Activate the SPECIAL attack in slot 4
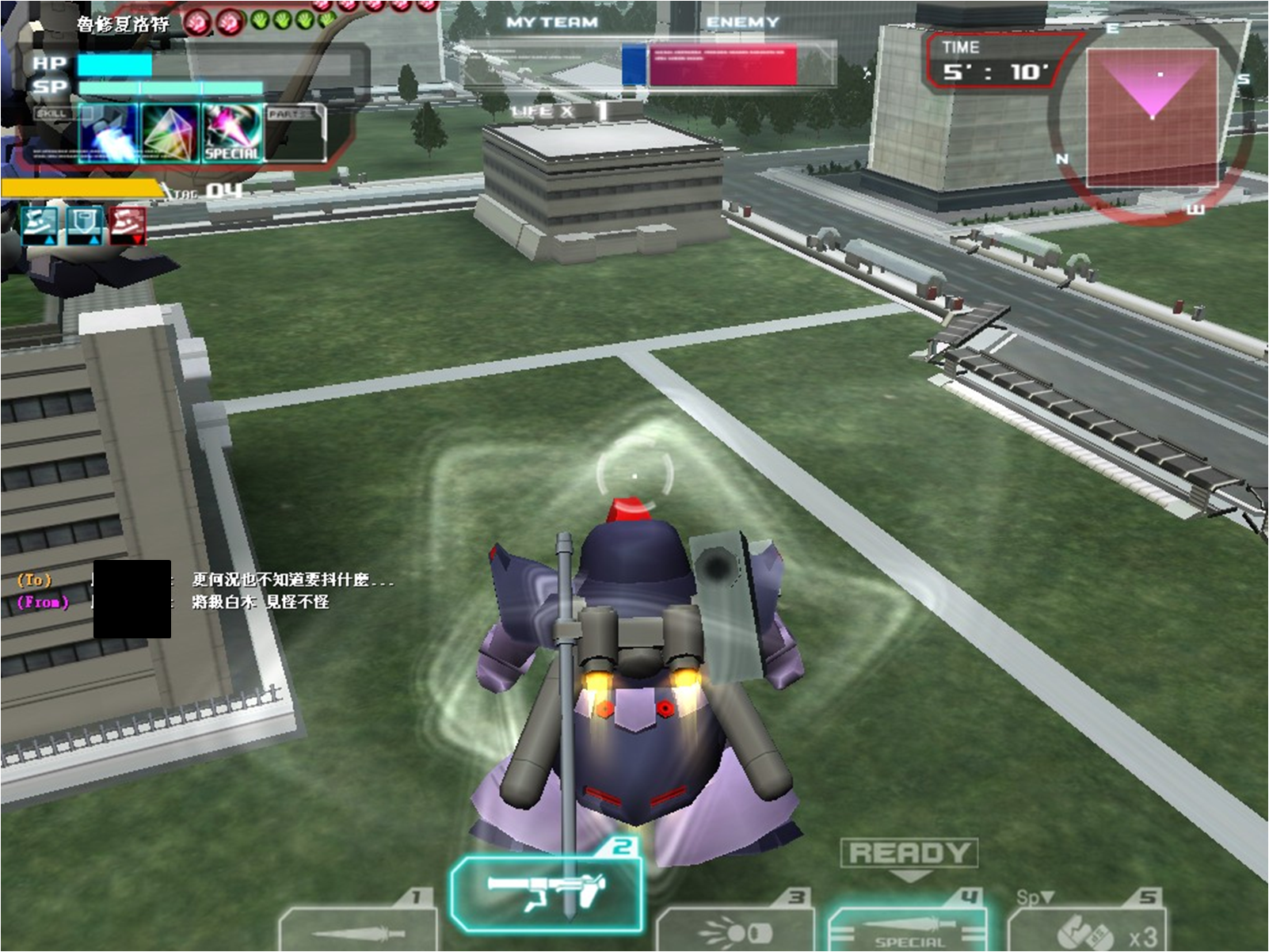1269x952 pixels. pos(908,927)
